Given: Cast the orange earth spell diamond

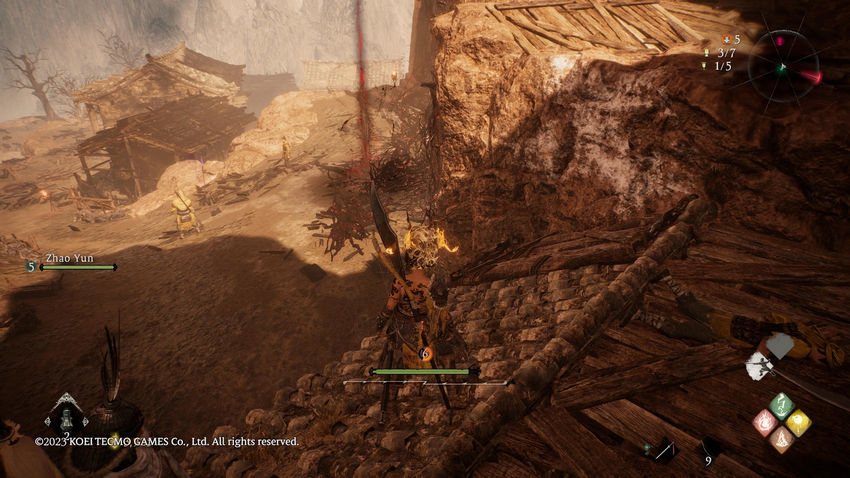Looking at the screenshot, I should tap(781, 438).
